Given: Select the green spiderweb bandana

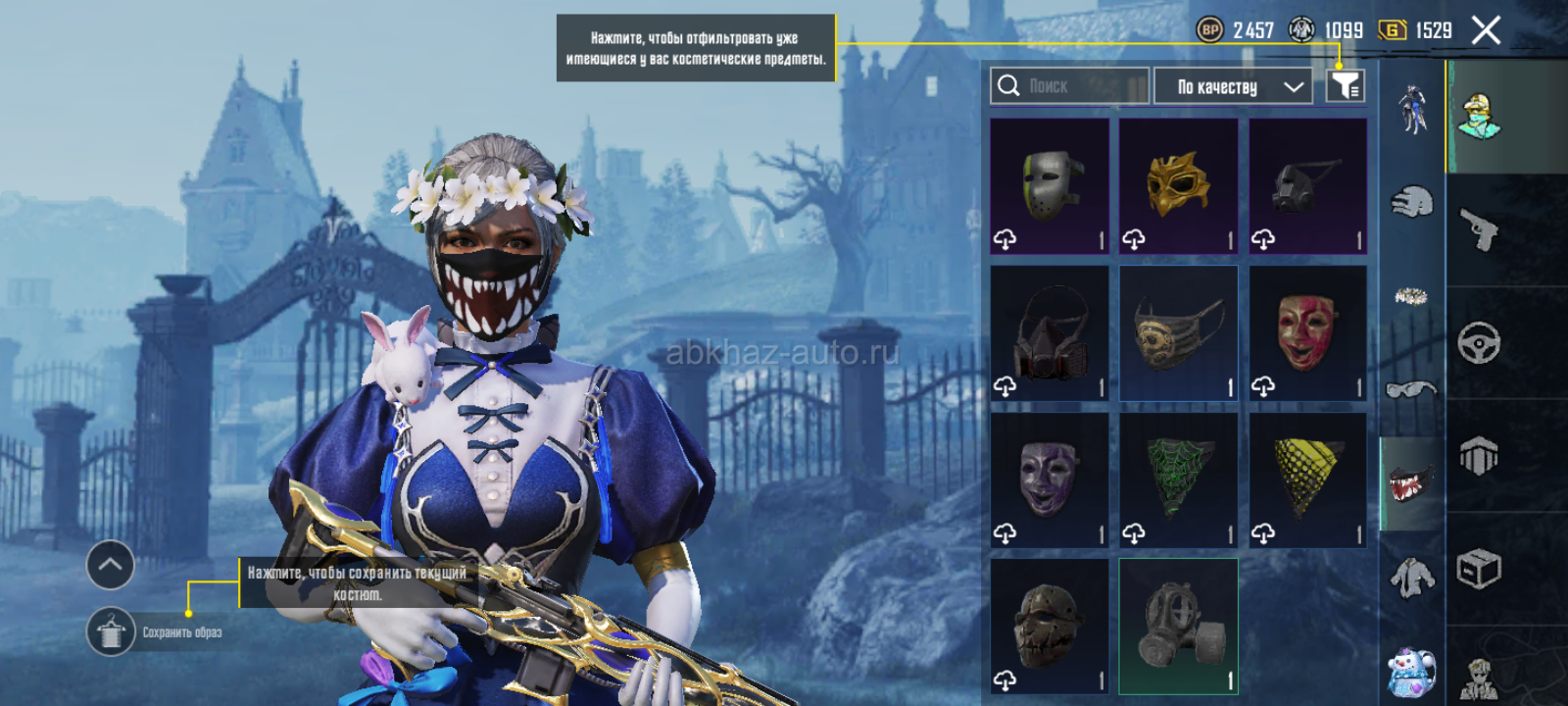Looking at the screenshot, I should pos(1178,480).
